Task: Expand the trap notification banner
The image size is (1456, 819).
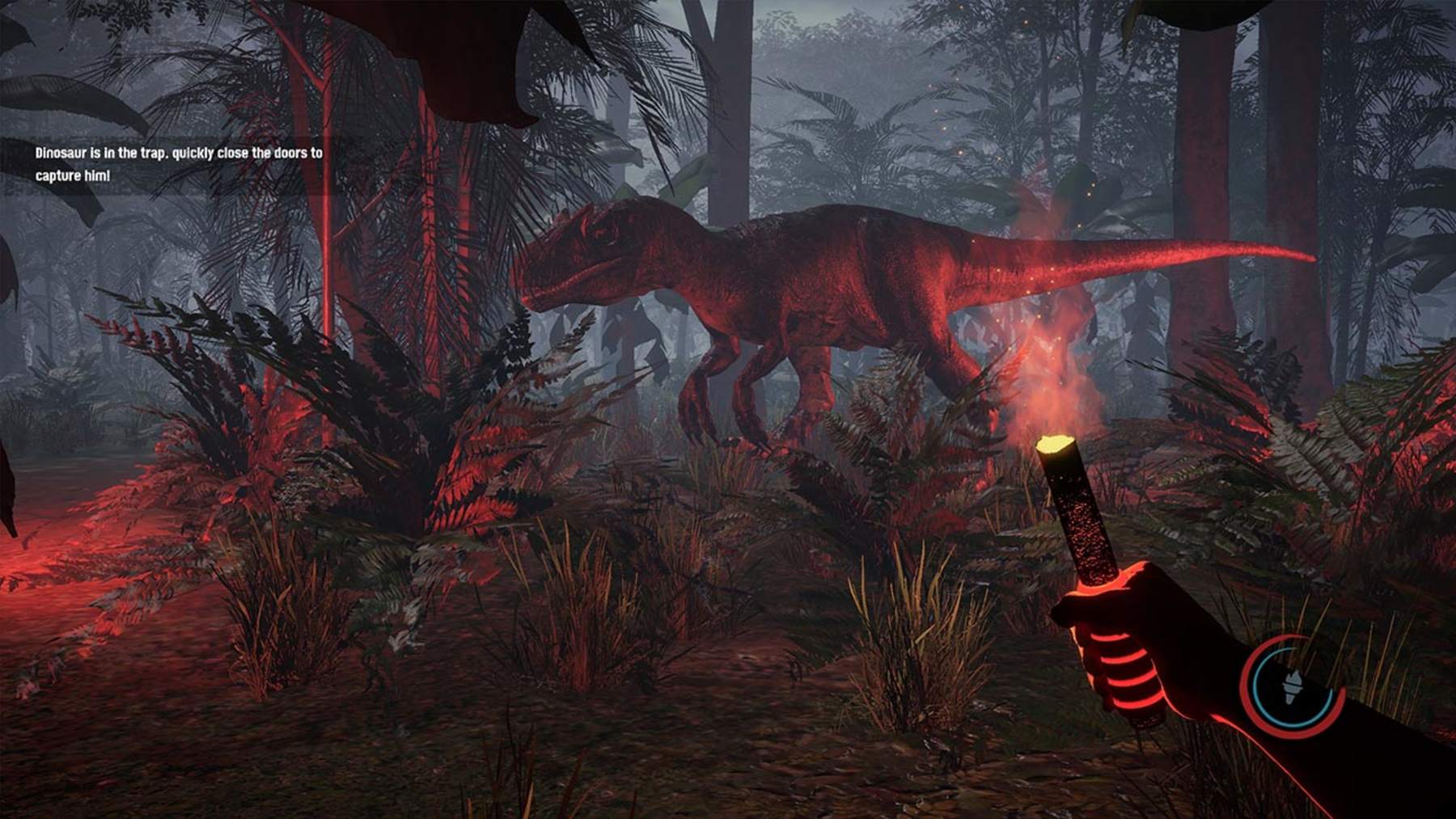Action: (x=178, y=160)
